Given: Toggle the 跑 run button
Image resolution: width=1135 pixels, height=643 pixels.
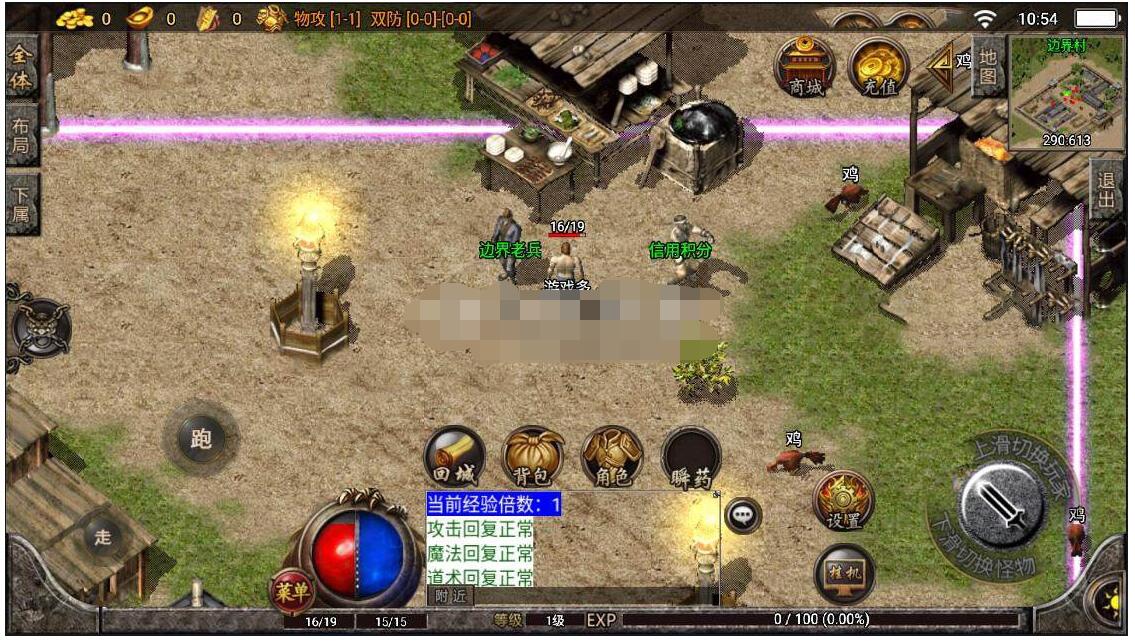Looking at the screenshot, I should pos(201,437).
